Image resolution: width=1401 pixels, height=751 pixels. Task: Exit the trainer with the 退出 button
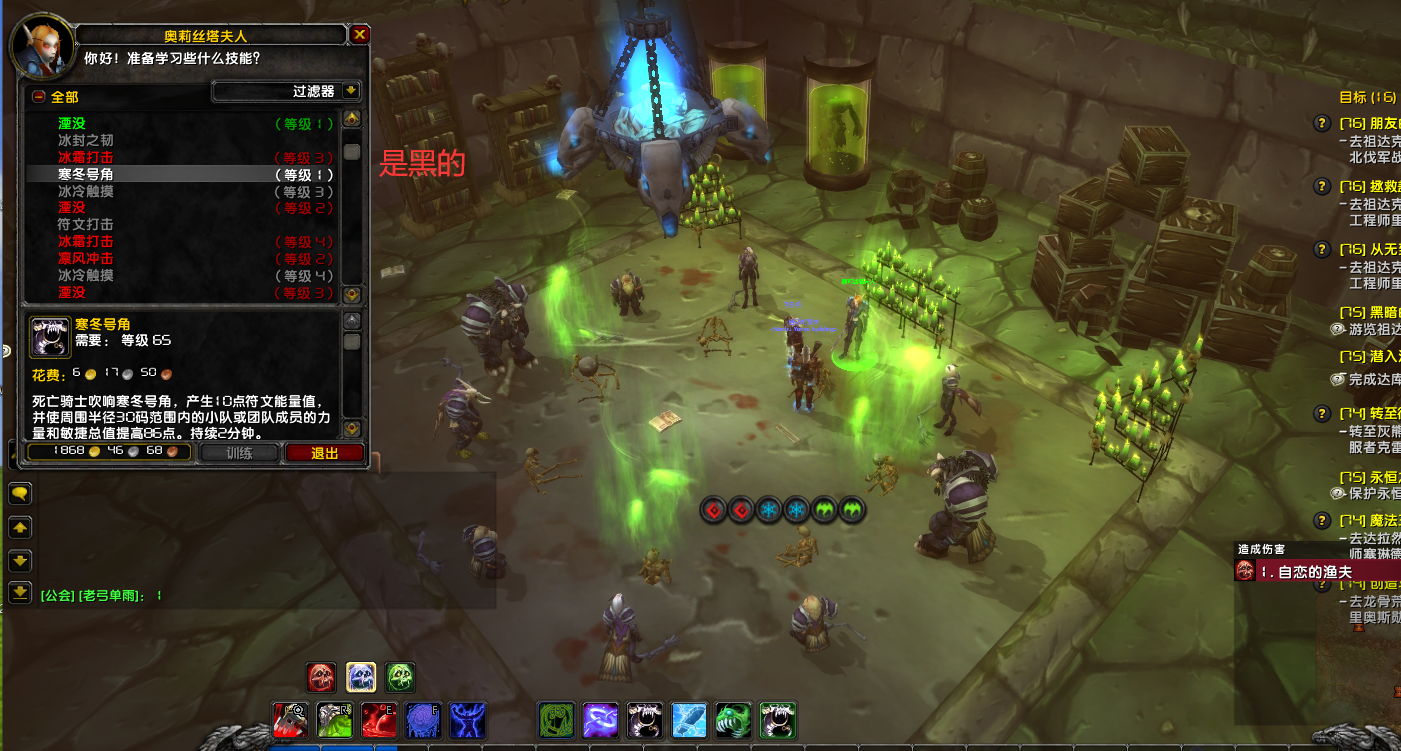coord(324,452)
